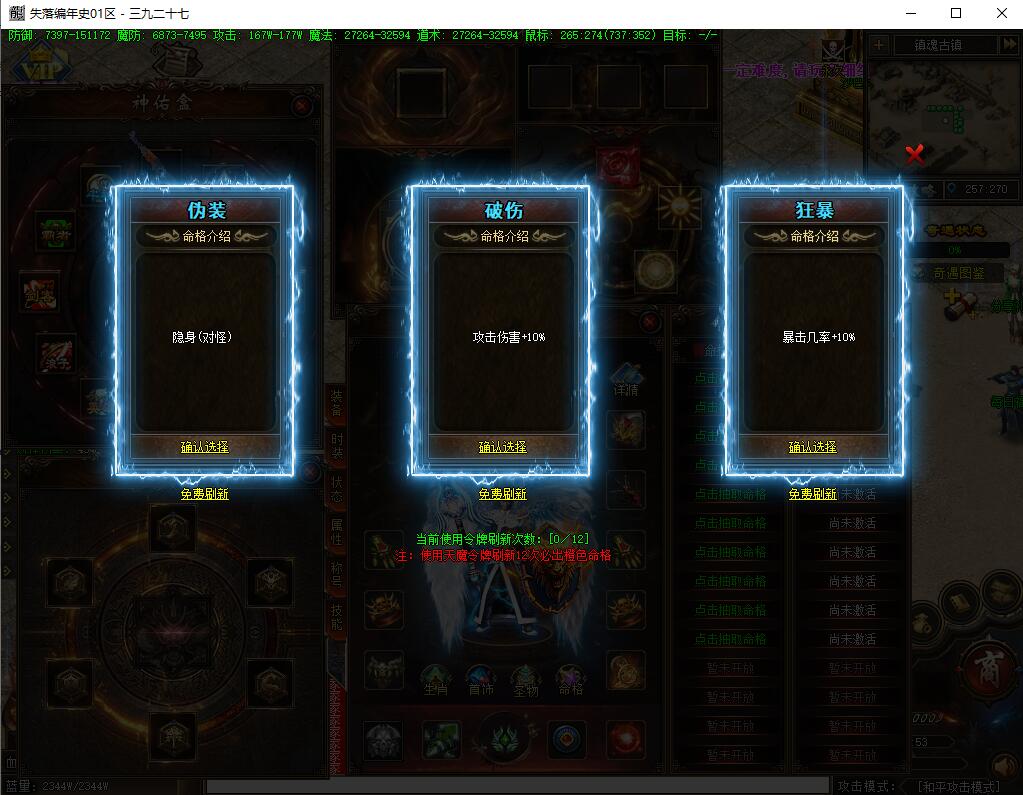Open the 首饰 equipment section
This screenshot has height=795, width=1023.
(481, 682)
